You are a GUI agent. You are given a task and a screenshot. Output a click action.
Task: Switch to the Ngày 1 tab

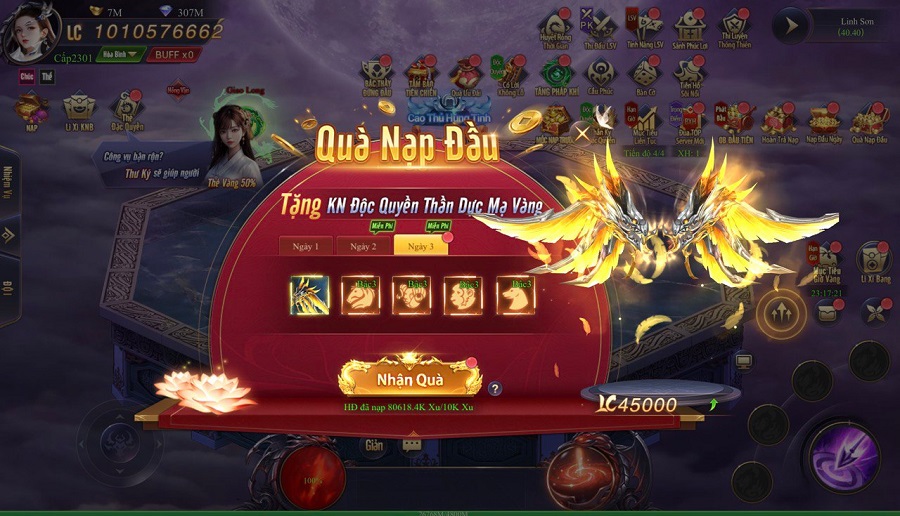point(304,246)
